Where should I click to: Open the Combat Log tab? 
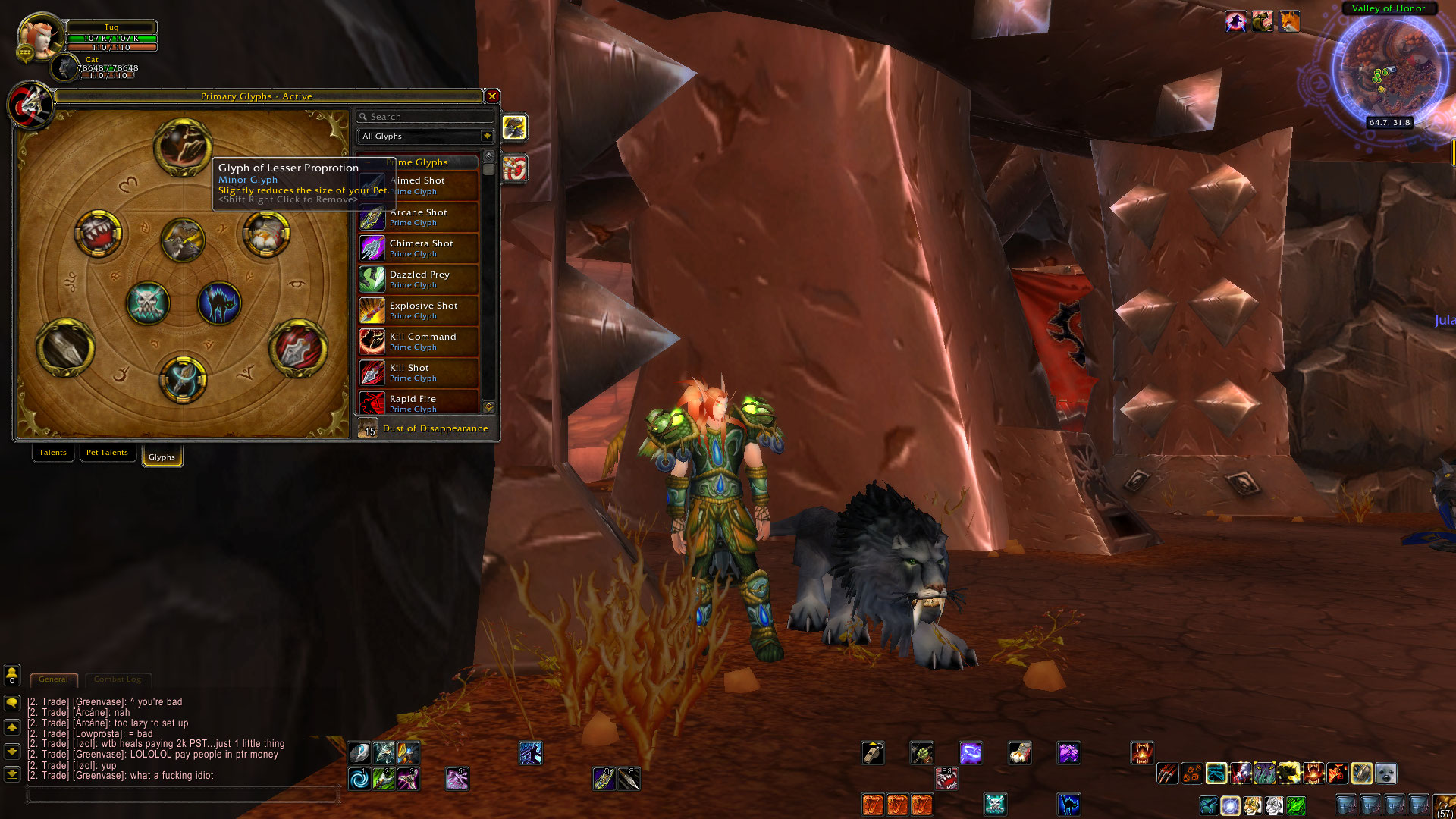point(117,679)
